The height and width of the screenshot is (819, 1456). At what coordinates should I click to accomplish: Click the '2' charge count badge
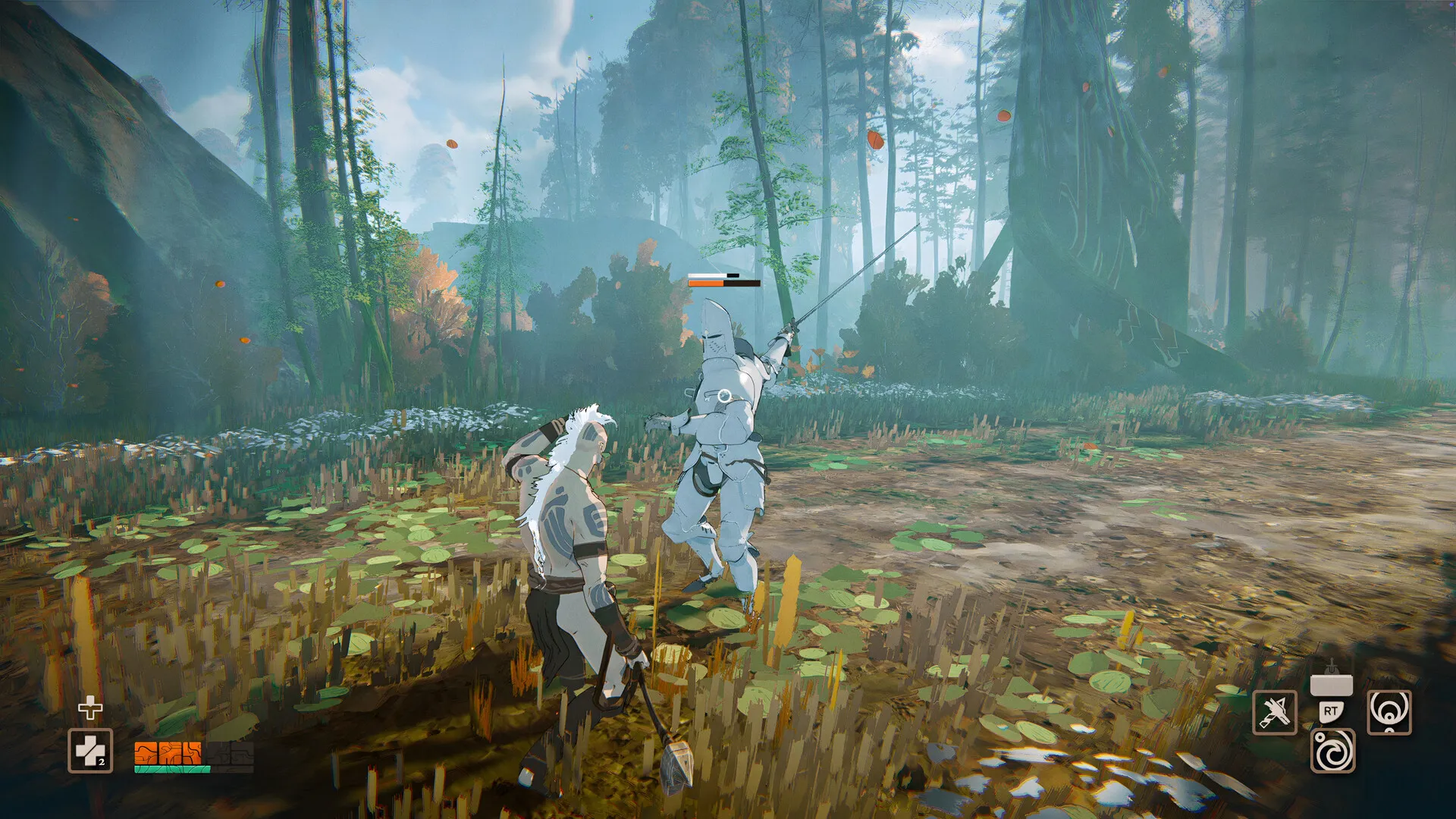(102, 761)
